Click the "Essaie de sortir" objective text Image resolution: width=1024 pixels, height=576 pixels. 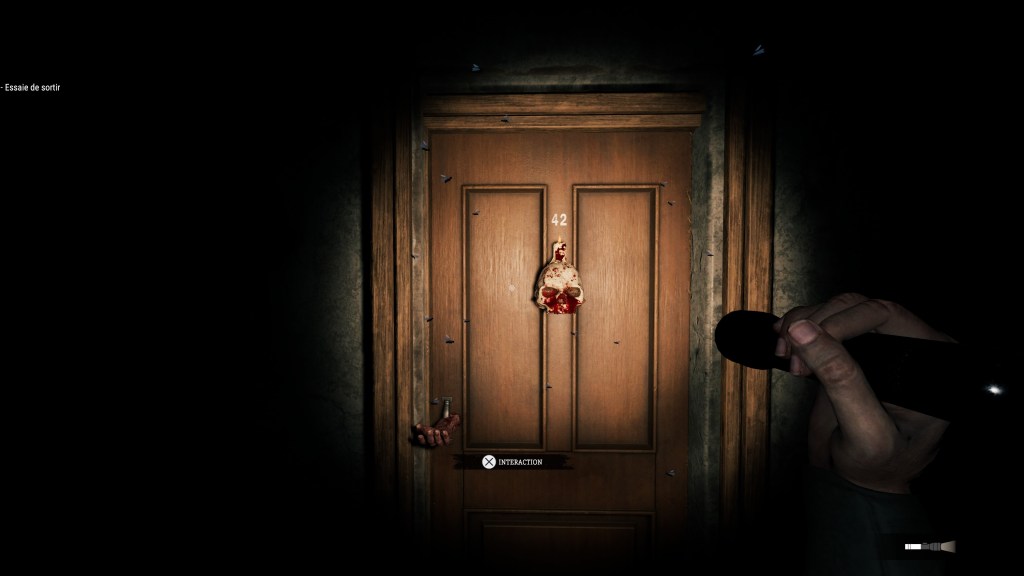[x=34, y=88]
